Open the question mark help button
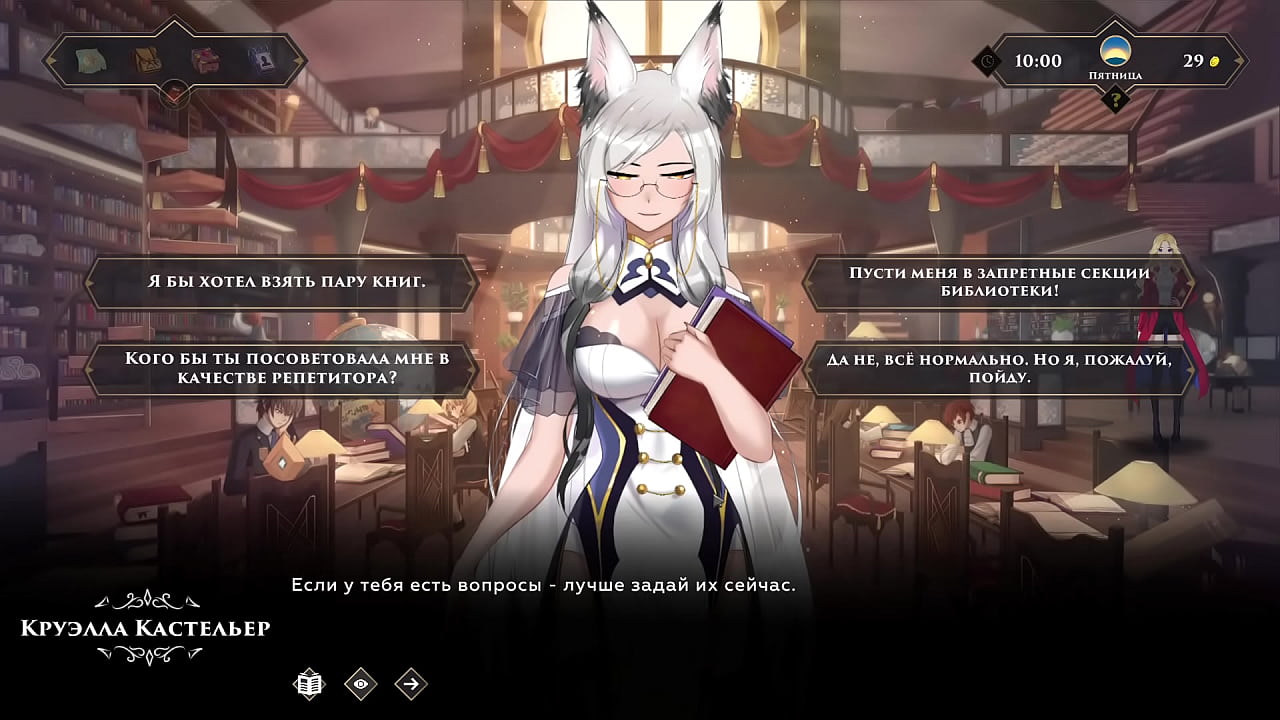The height and width of the screenshot is (720, 1280). point(1115,99)
